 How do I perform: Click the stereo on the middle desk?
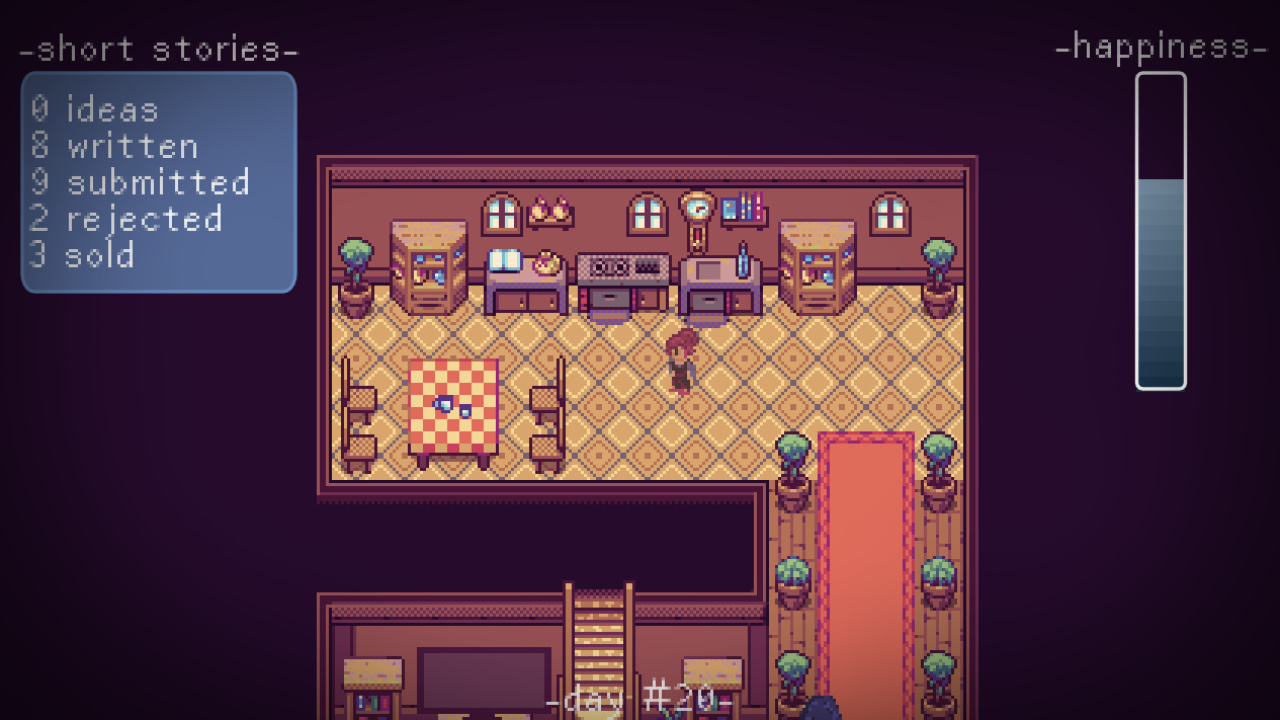[x=622, y=265]
